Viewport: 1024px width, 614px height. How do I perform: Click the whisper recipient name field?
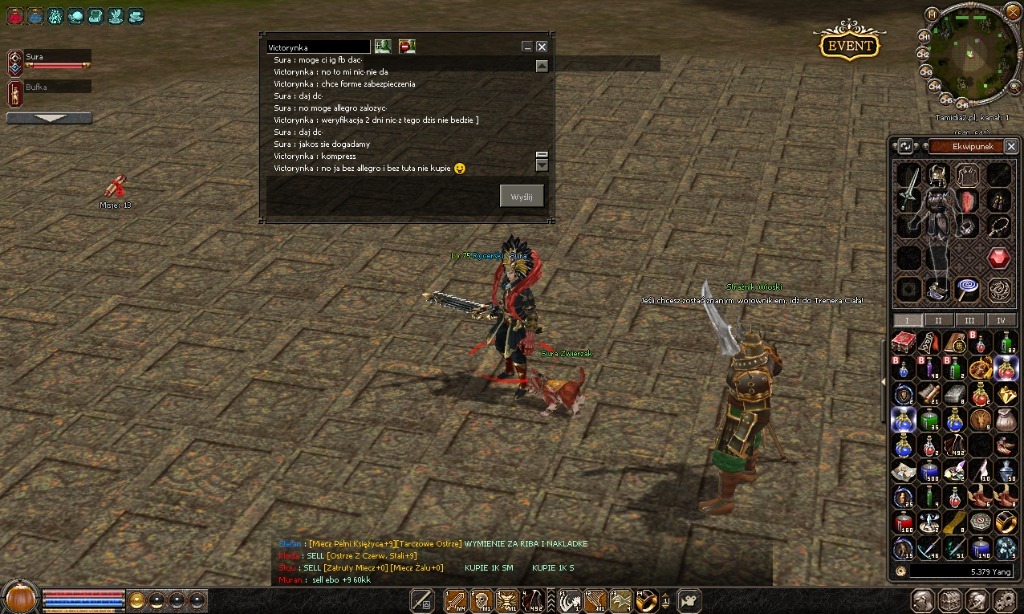[318, 47]
